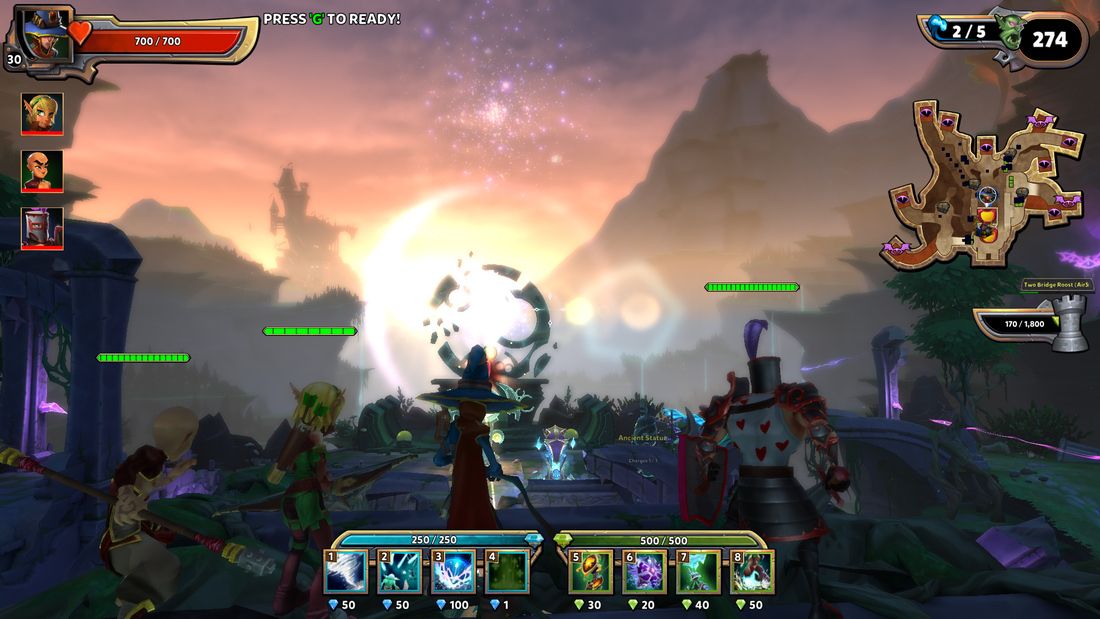The width and height of the screenshot is (1100, 619).
Task: Pick the defense tower in slot 7
Action: tap(699, 573)
